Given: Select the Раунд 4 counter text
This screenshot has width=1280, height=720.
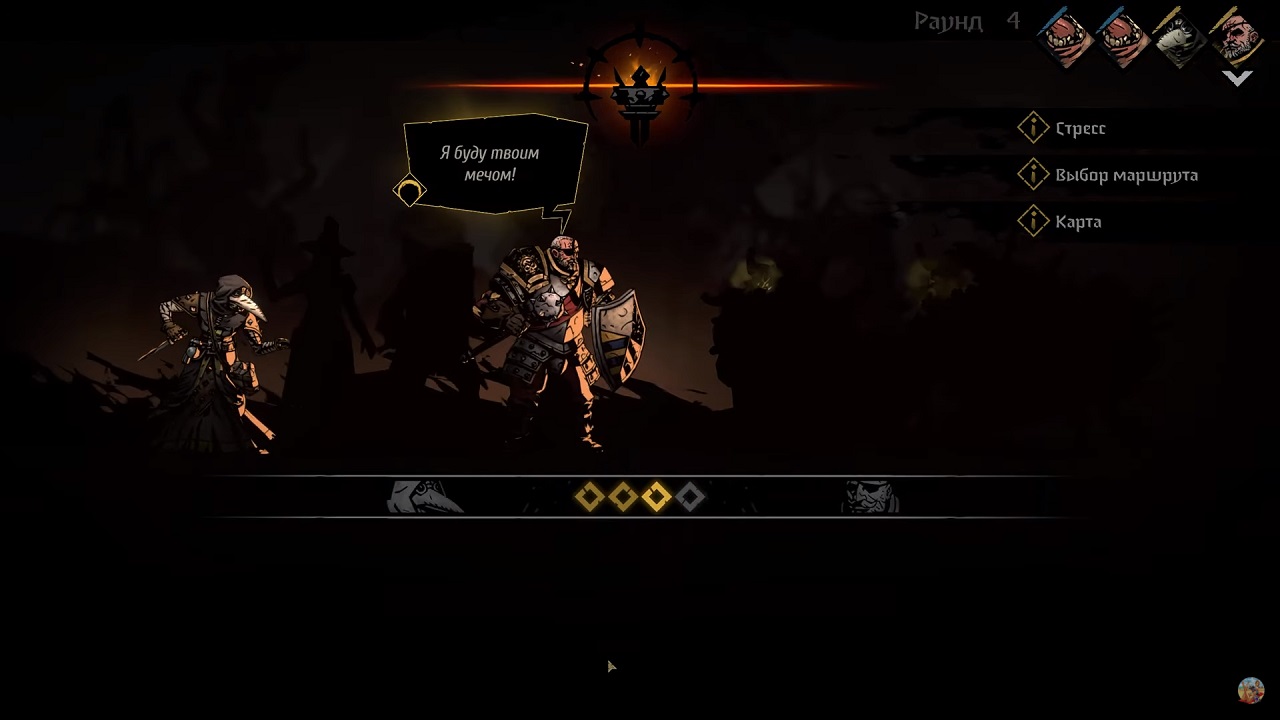Looking at the screenshot, I should pos(965,21).
